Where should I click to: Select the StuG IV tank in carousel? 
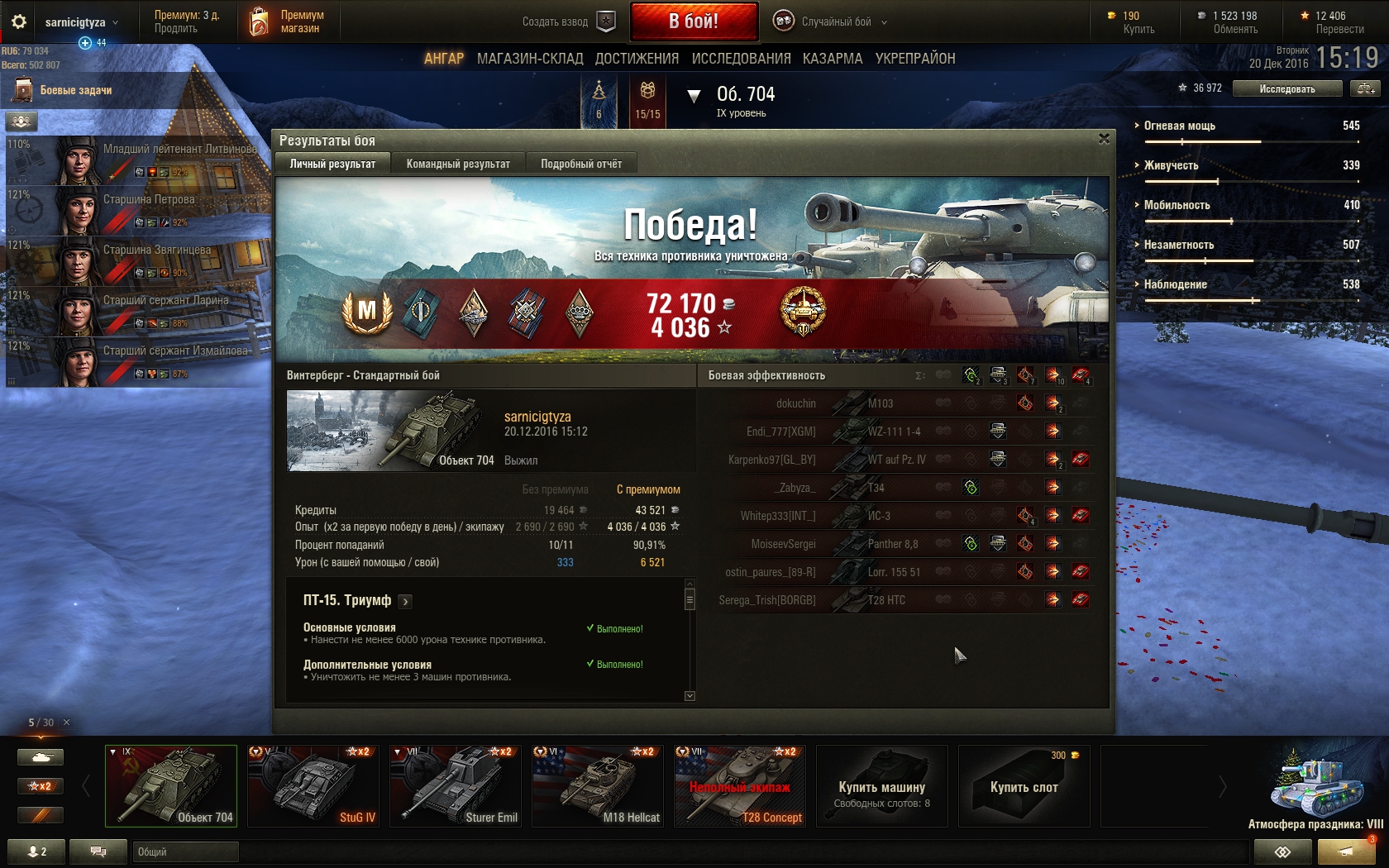point(313,785)
